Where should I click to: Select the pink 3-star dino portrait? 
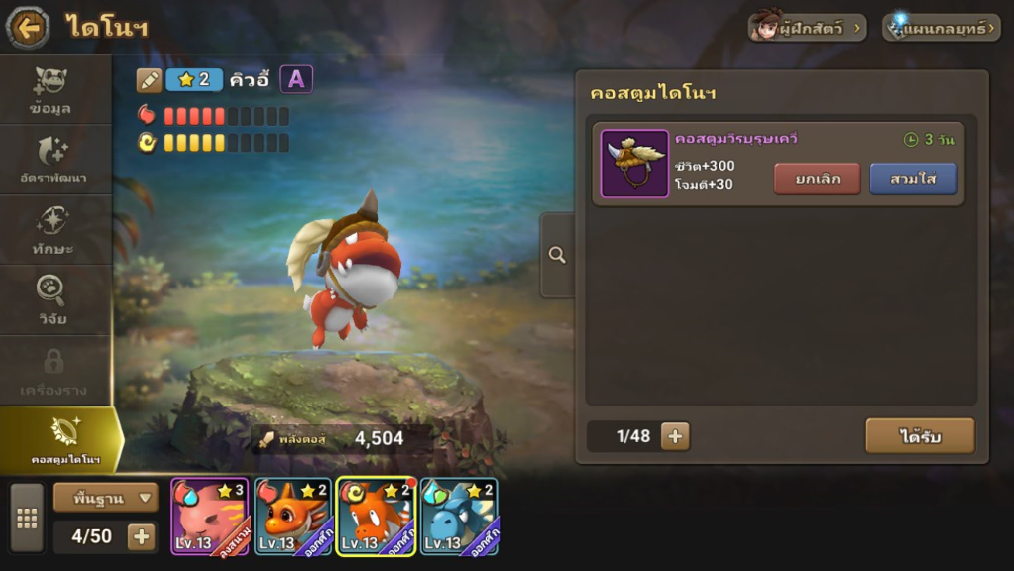(210, 516)
